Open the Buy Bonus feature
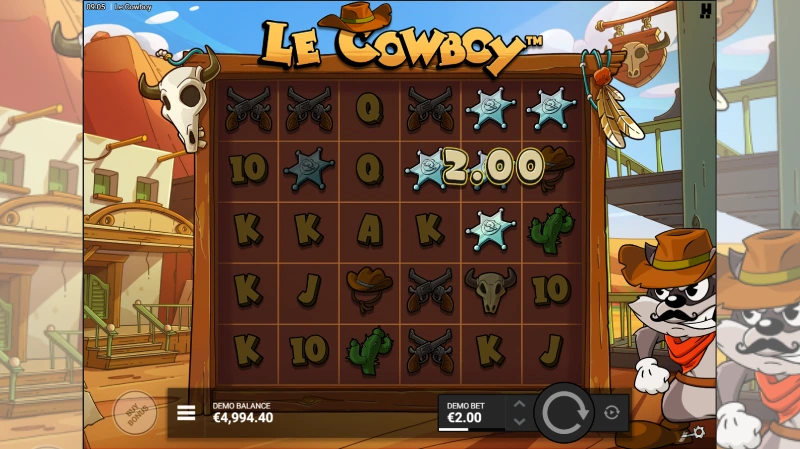800x449 pixels. (134, 412)
